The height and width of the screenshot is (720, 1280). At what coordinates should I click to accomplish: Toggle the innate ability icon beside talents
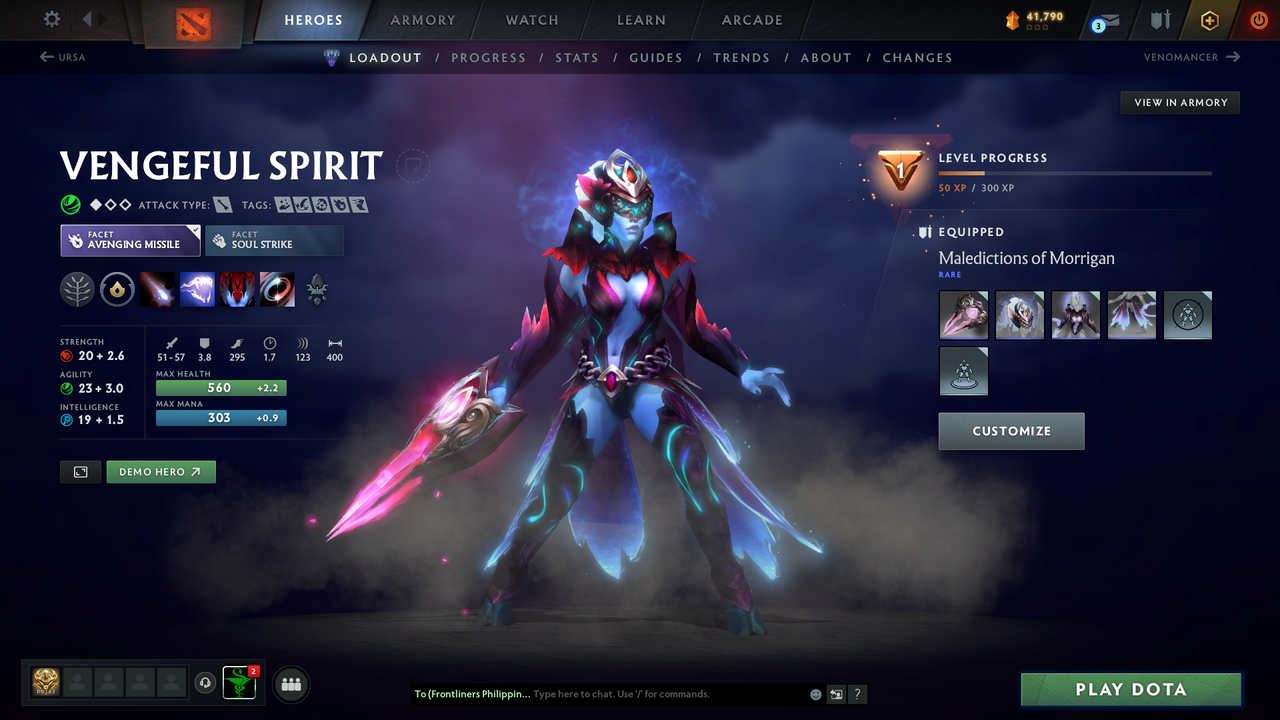coord(118,290)
